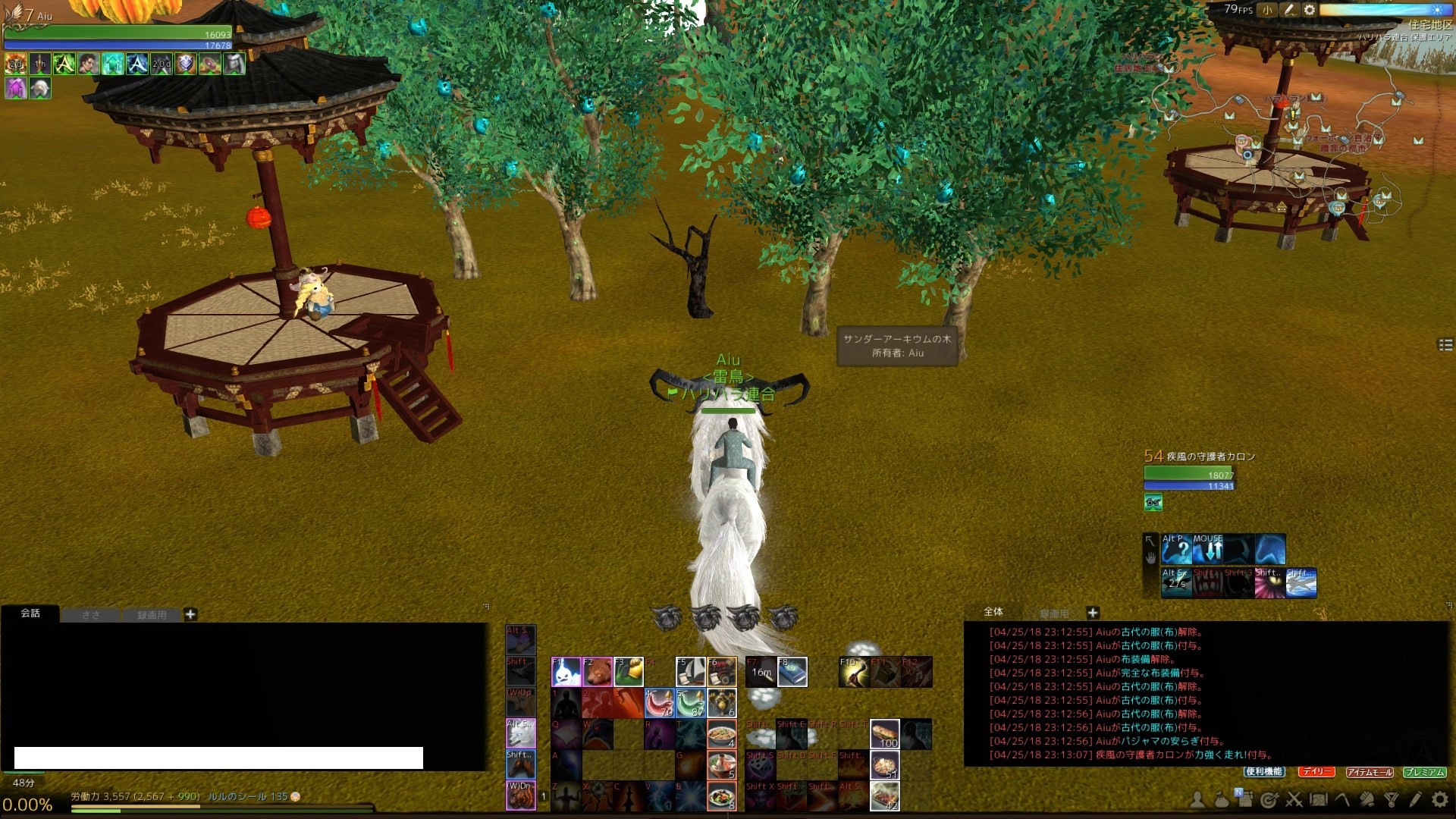
Task: Open the アイテムモール item mall
Action: (1370, 772)
